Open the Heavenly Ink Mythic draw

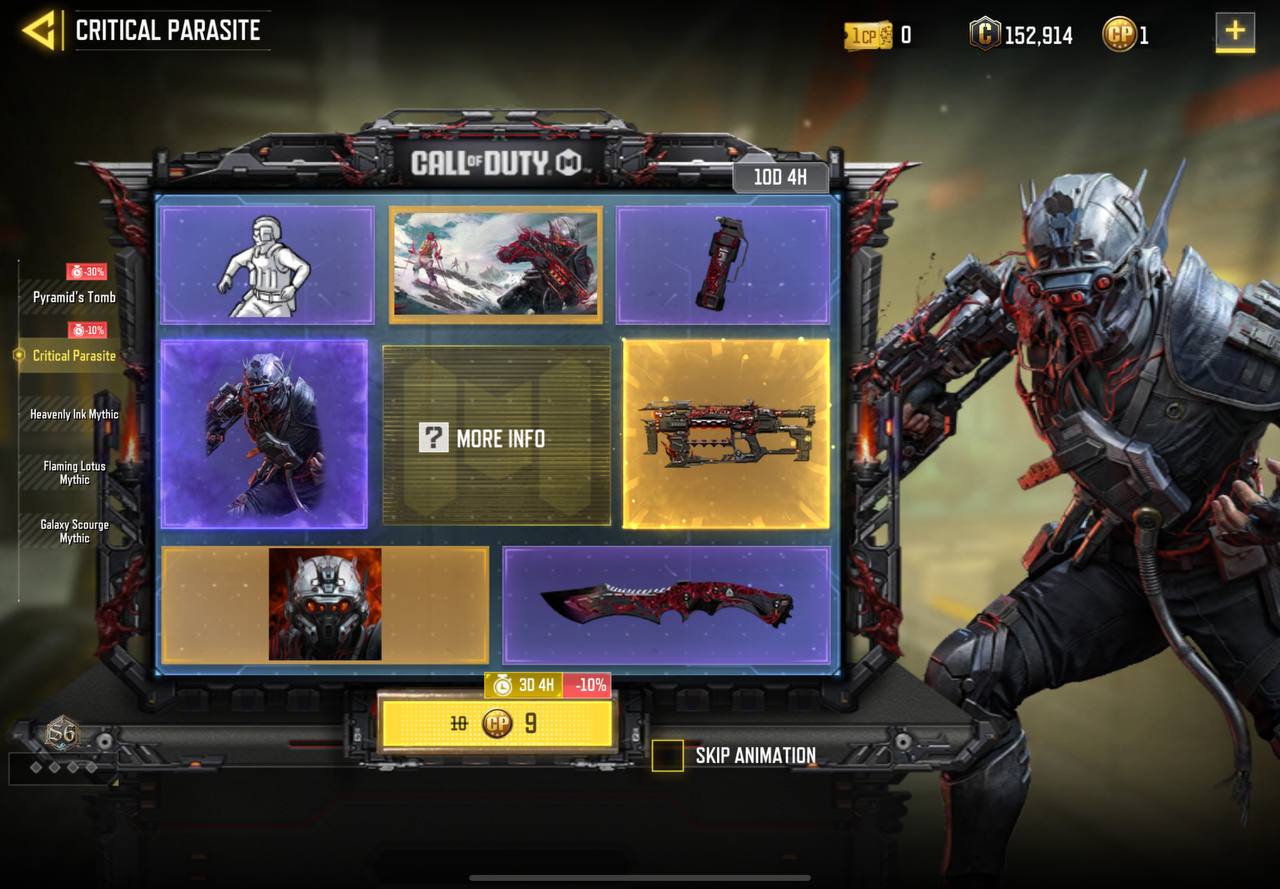pos(74,414)
